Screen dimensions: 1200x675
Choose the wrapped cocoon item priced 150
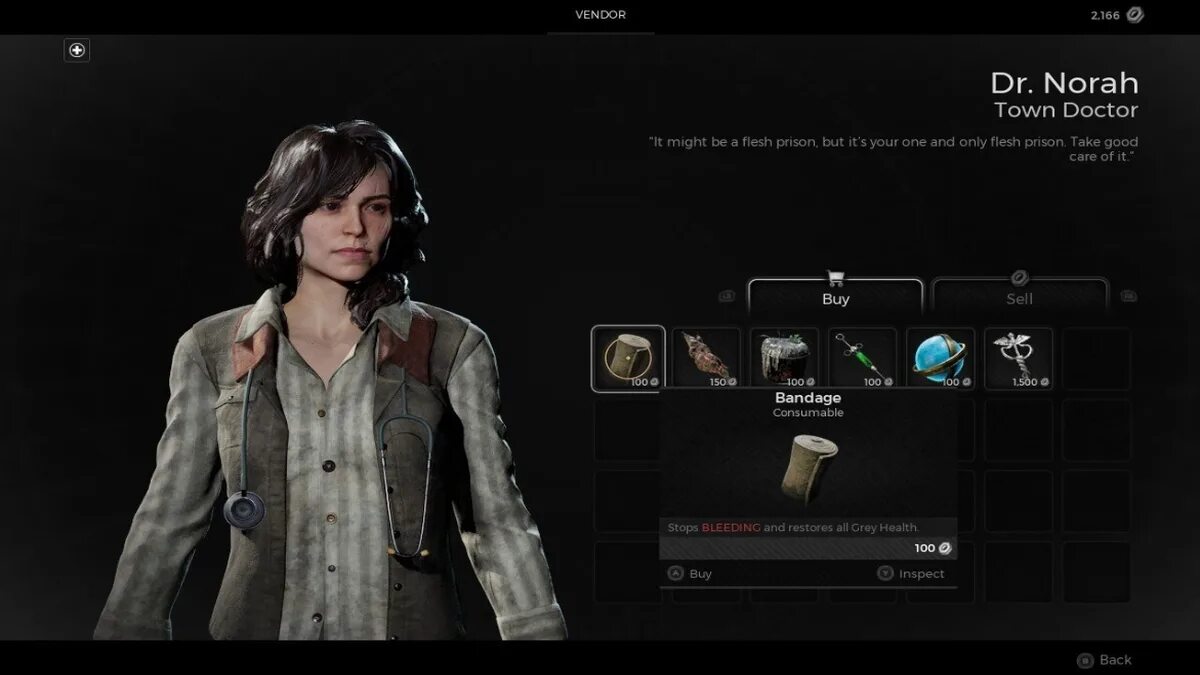[x=706, y=358]
